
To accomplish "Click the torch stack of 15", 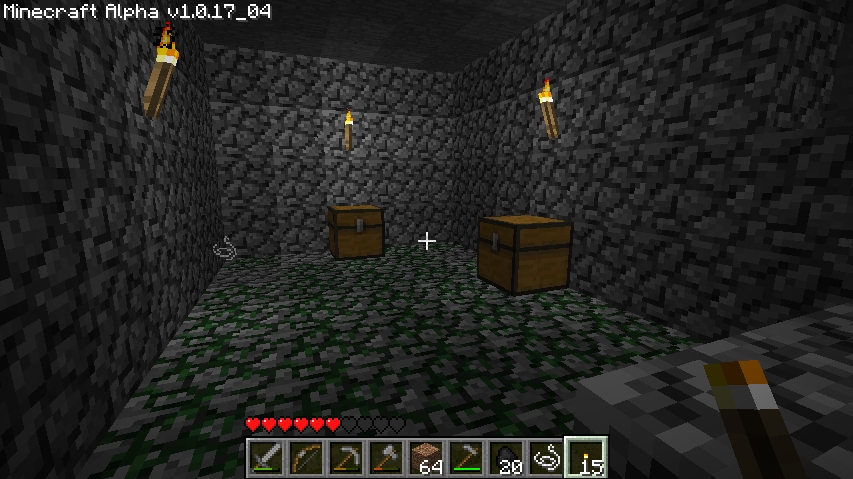I will 585,458.
